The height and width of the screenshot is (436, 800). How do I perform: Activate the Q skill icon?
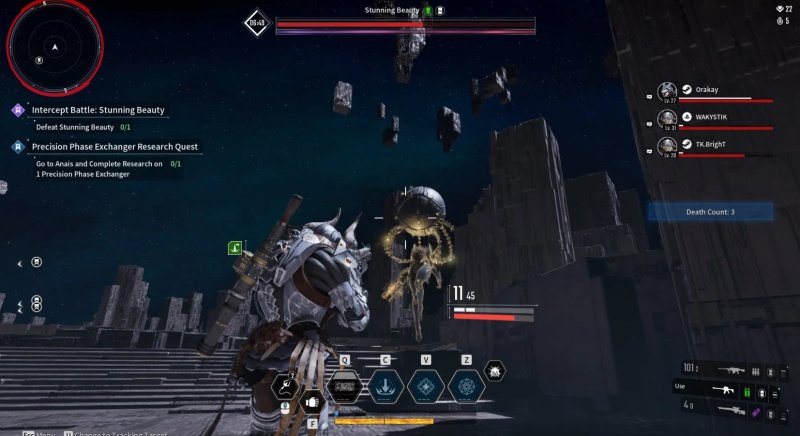click(x=345, y=386)
